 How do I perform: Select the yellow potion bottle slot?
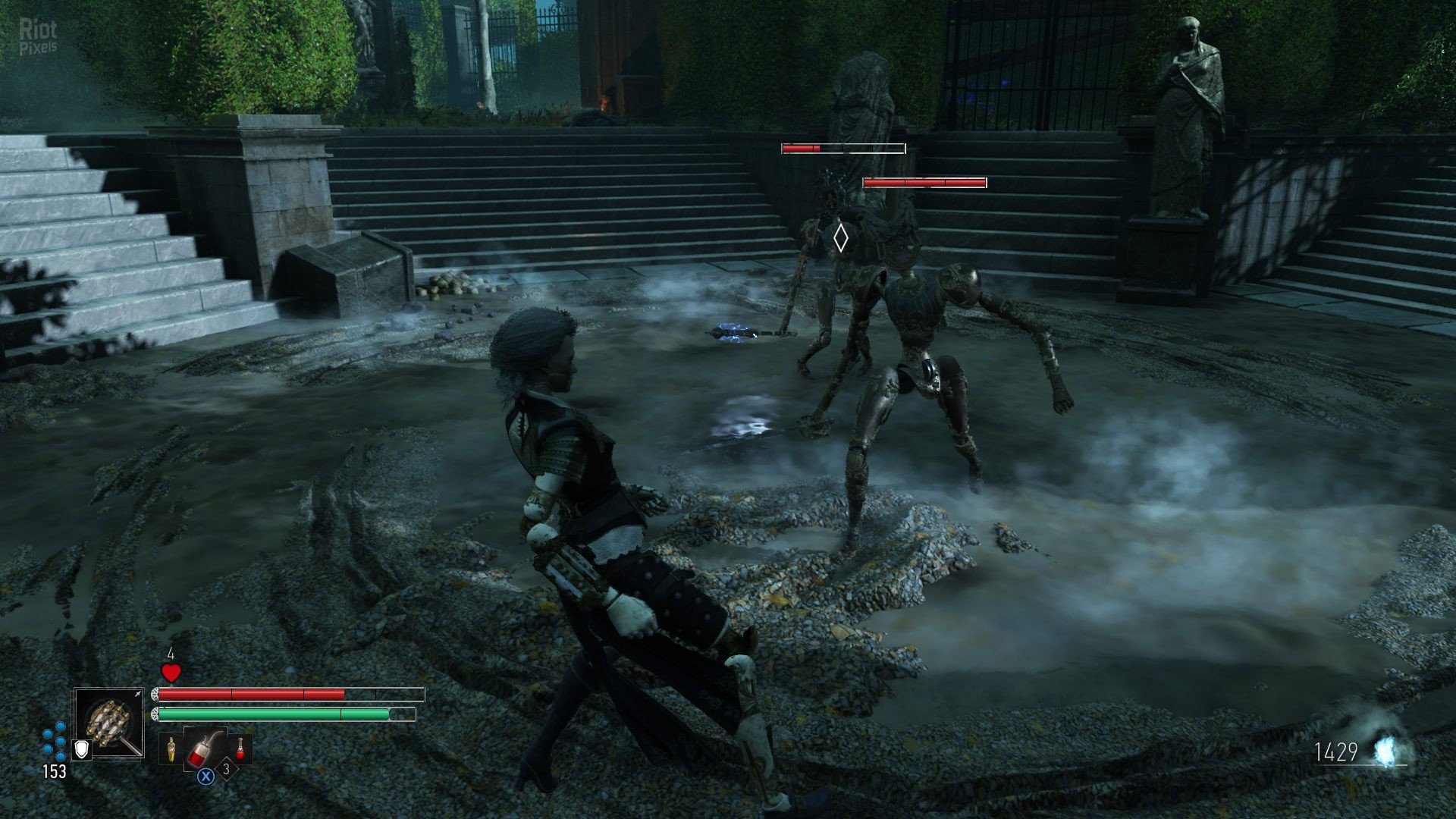(172, 748)
